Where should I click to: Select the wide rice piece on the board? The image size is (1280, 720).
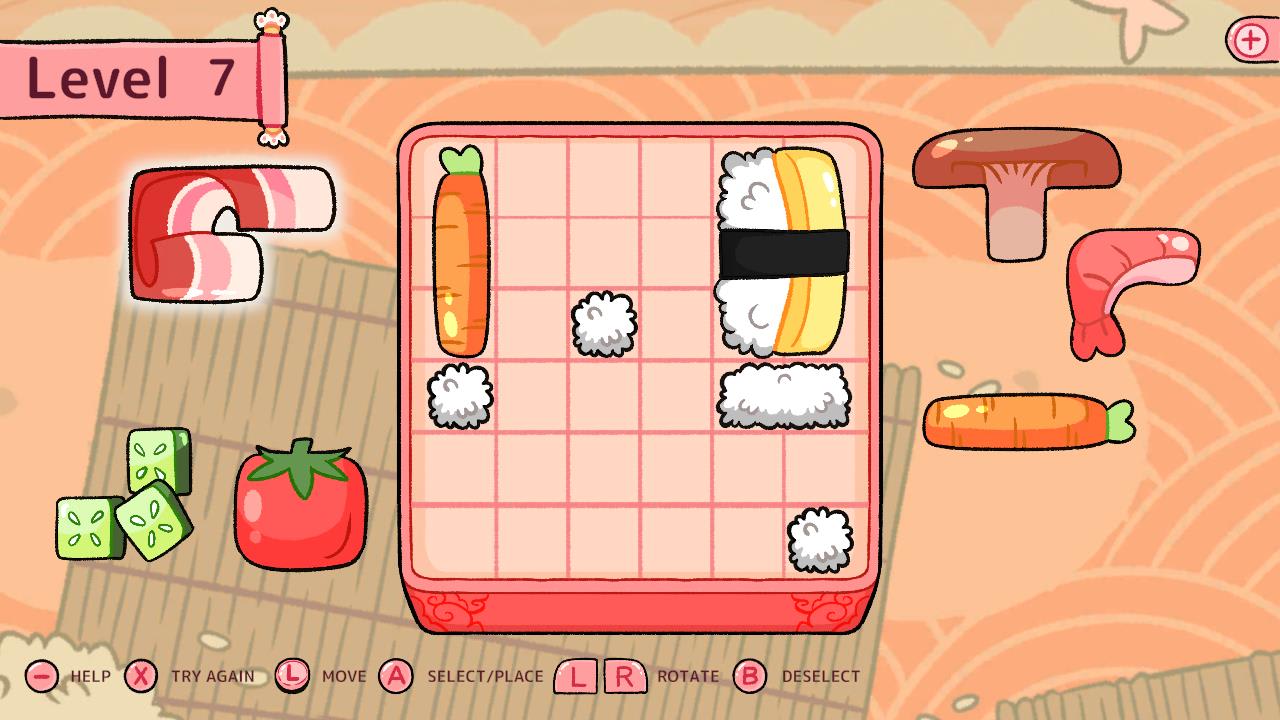pos(785,395)
